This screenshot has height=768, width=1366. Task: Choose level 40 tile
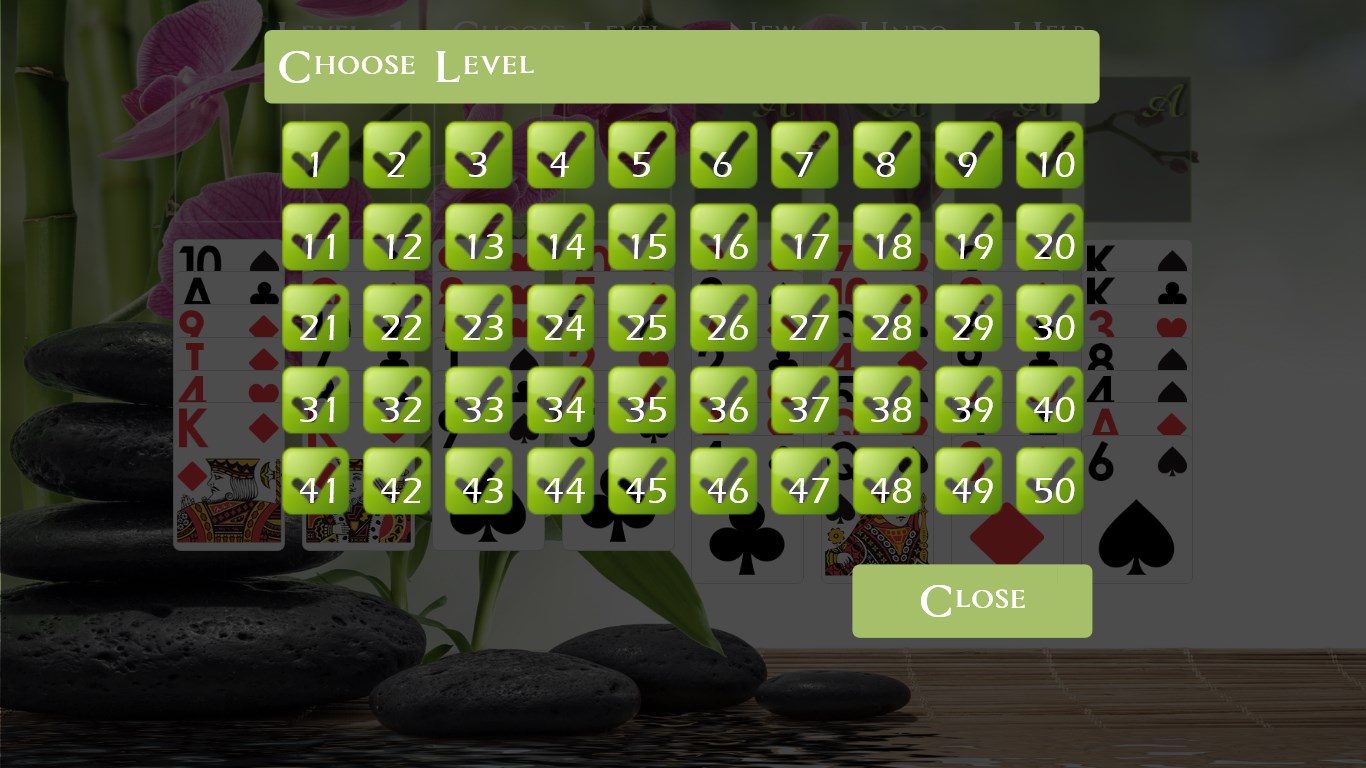(1050, 401)
